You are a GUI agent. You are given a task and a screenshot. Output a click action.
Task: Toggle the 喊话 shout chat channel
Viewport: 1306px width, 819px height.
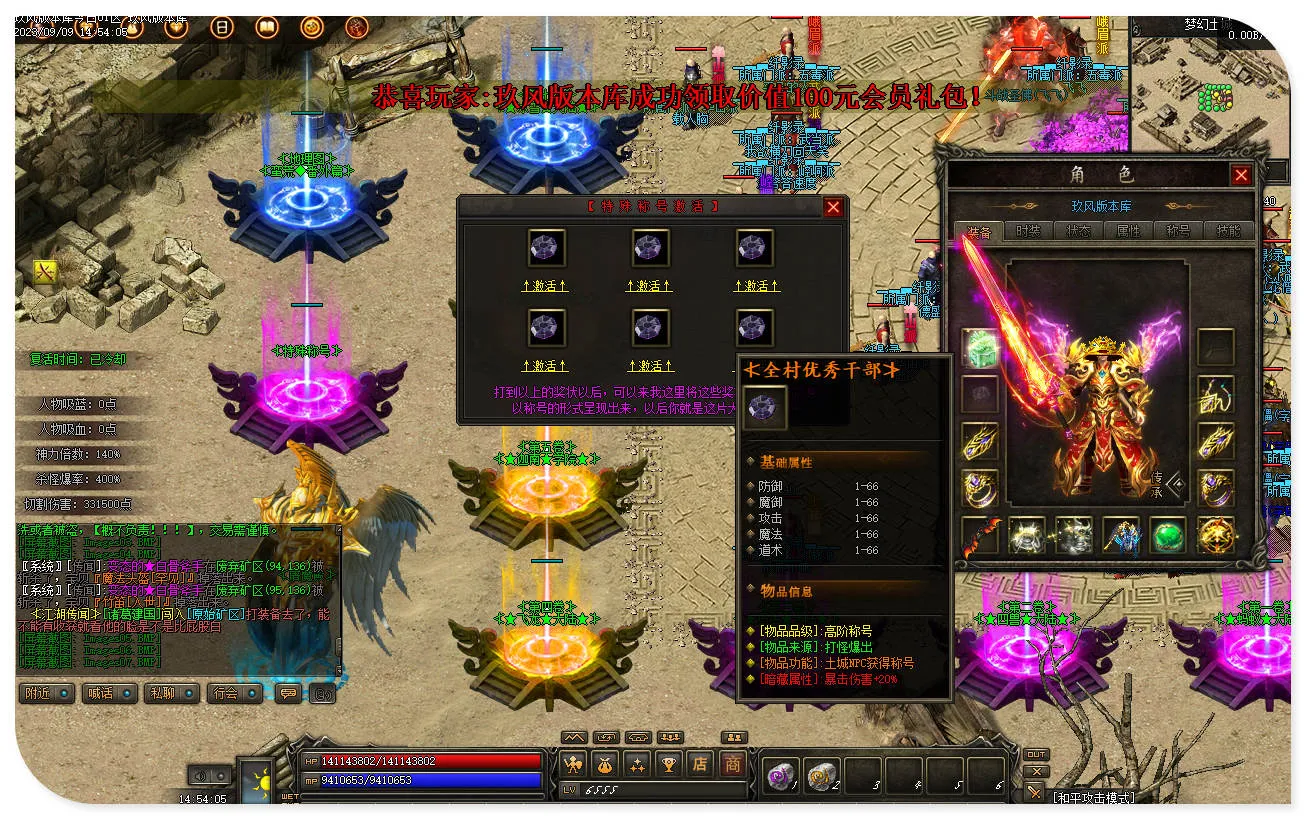(108, 693)
